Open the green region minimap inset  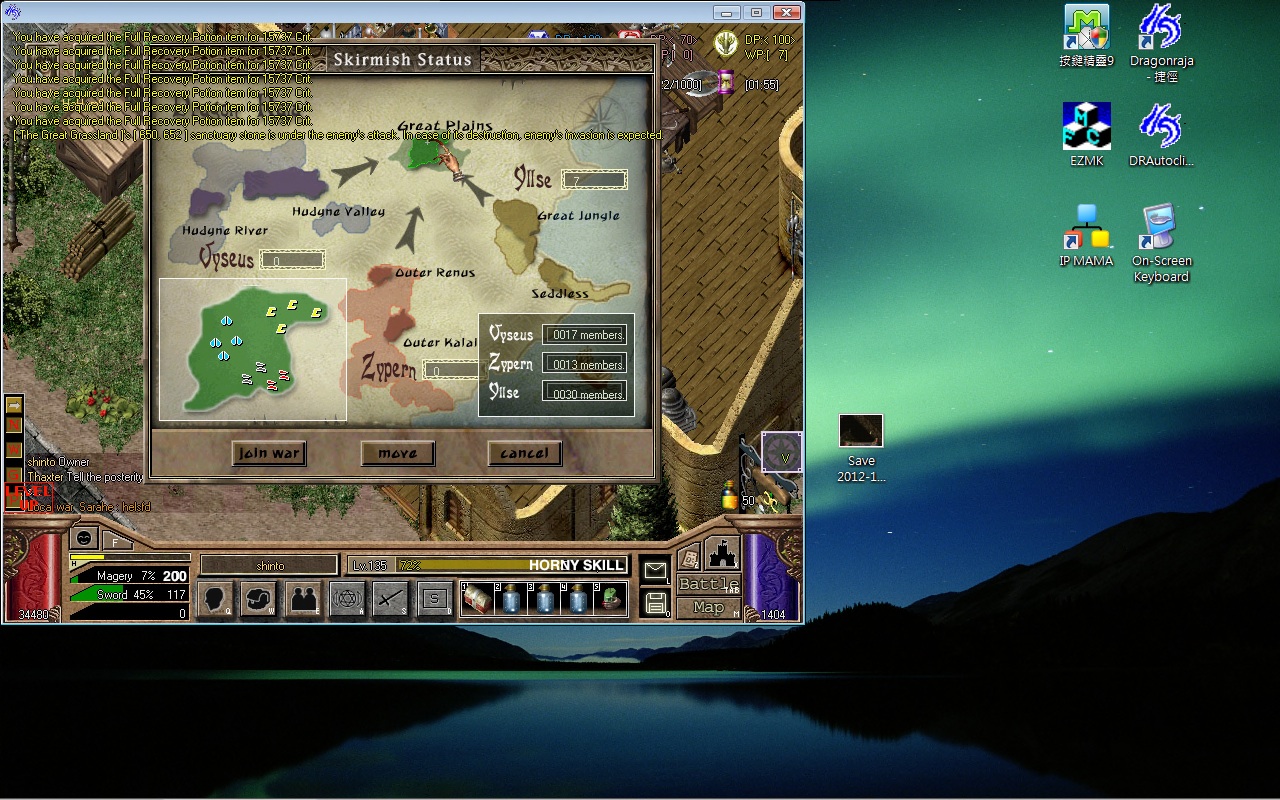coord(253,349)
